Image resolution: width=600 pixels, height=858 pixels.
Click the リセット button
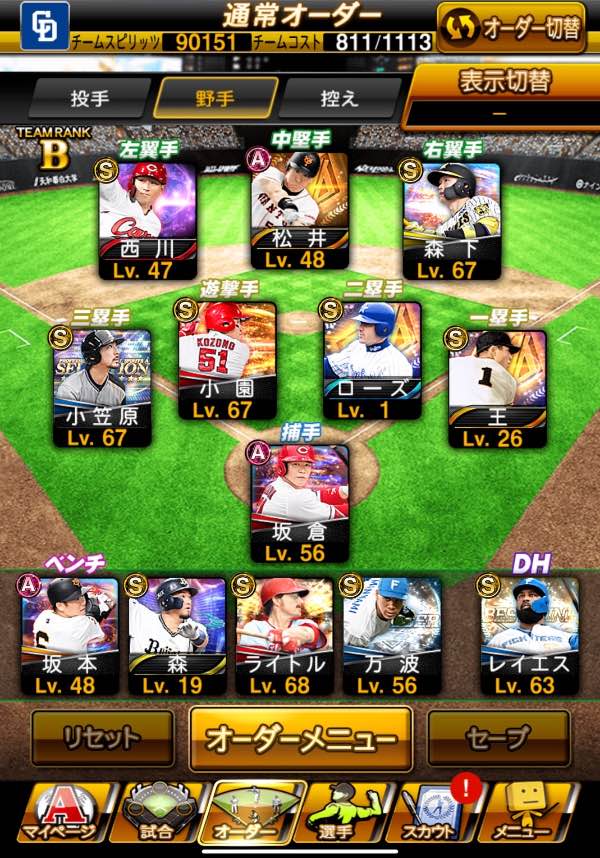(x=100, y=739)
